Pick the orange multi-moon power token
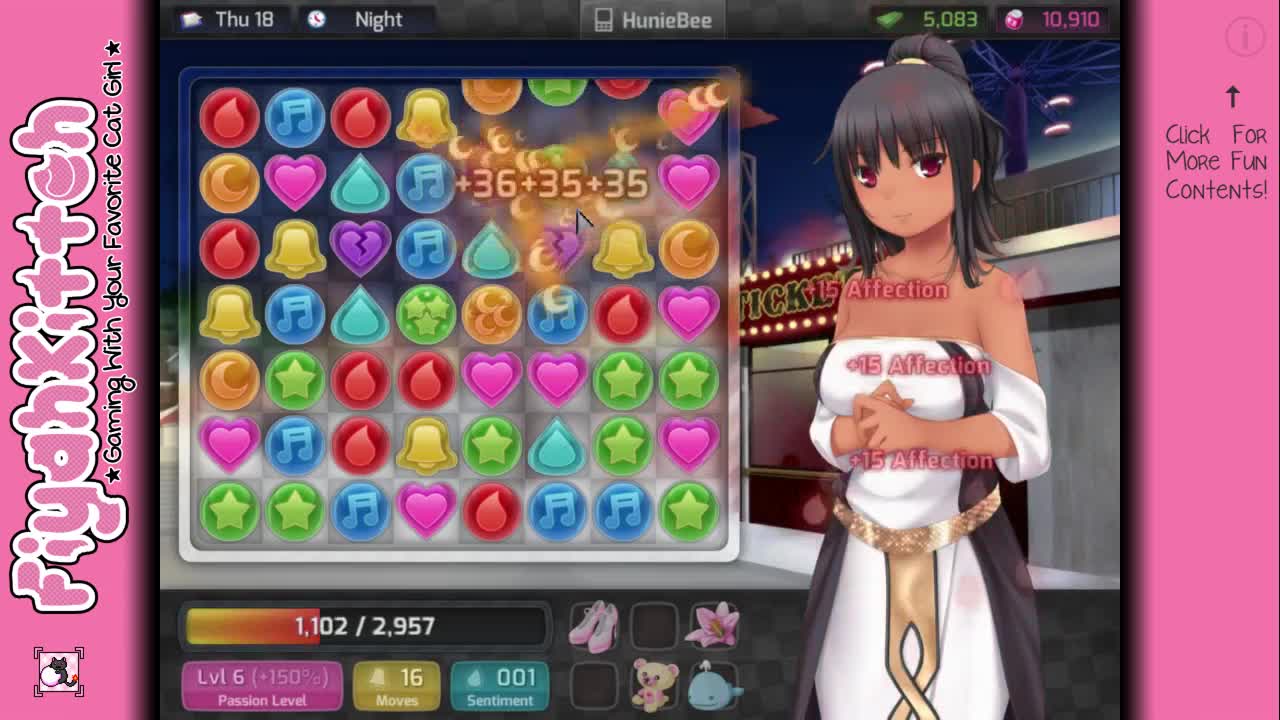 click(491, 314)
